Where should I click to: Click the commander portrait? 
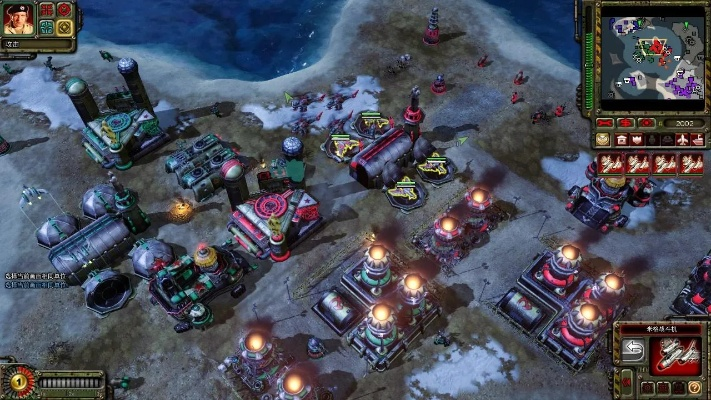(20, 18)
